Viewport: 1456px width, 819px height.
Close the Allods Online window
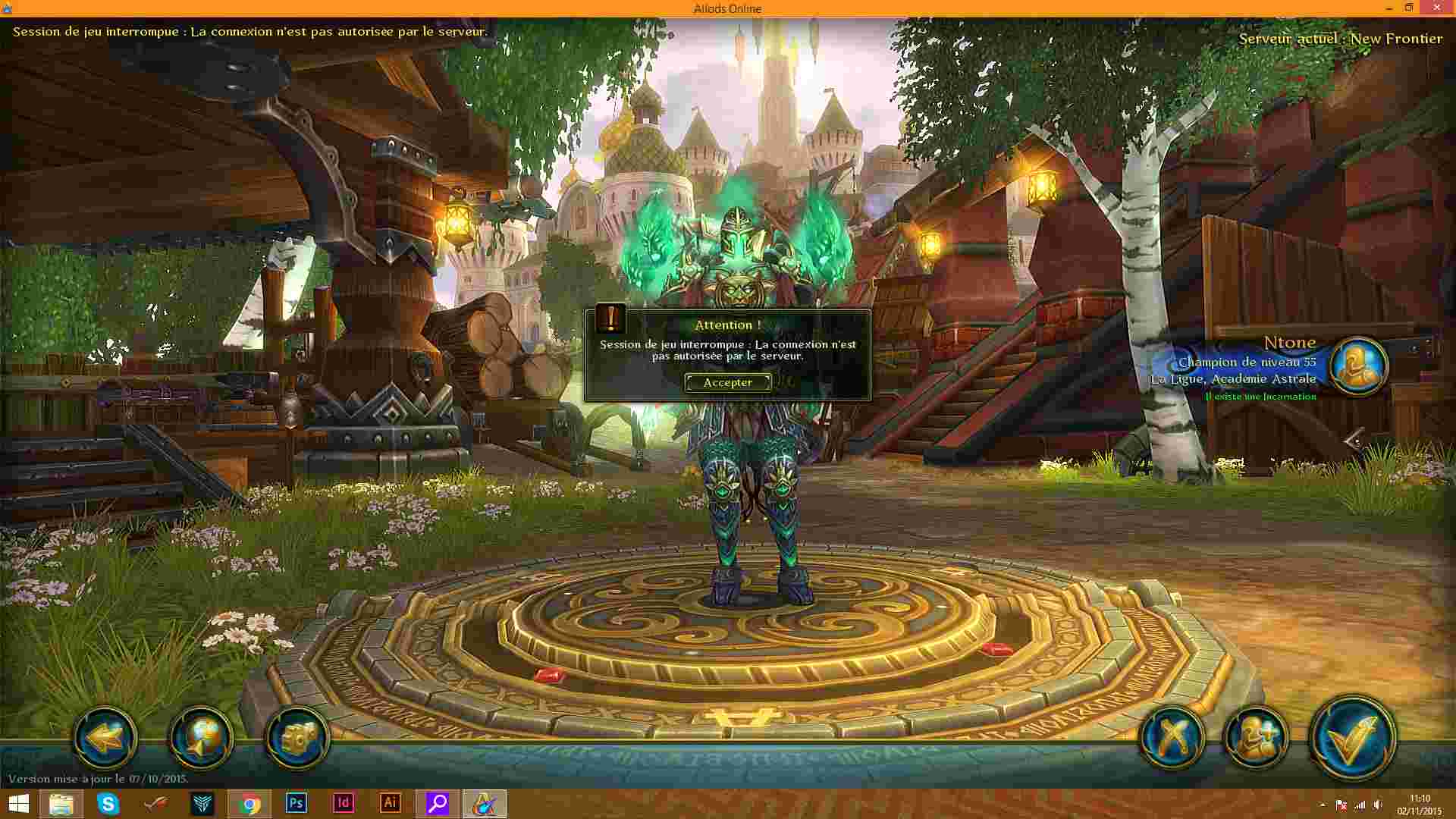(x=1437, y=8)
